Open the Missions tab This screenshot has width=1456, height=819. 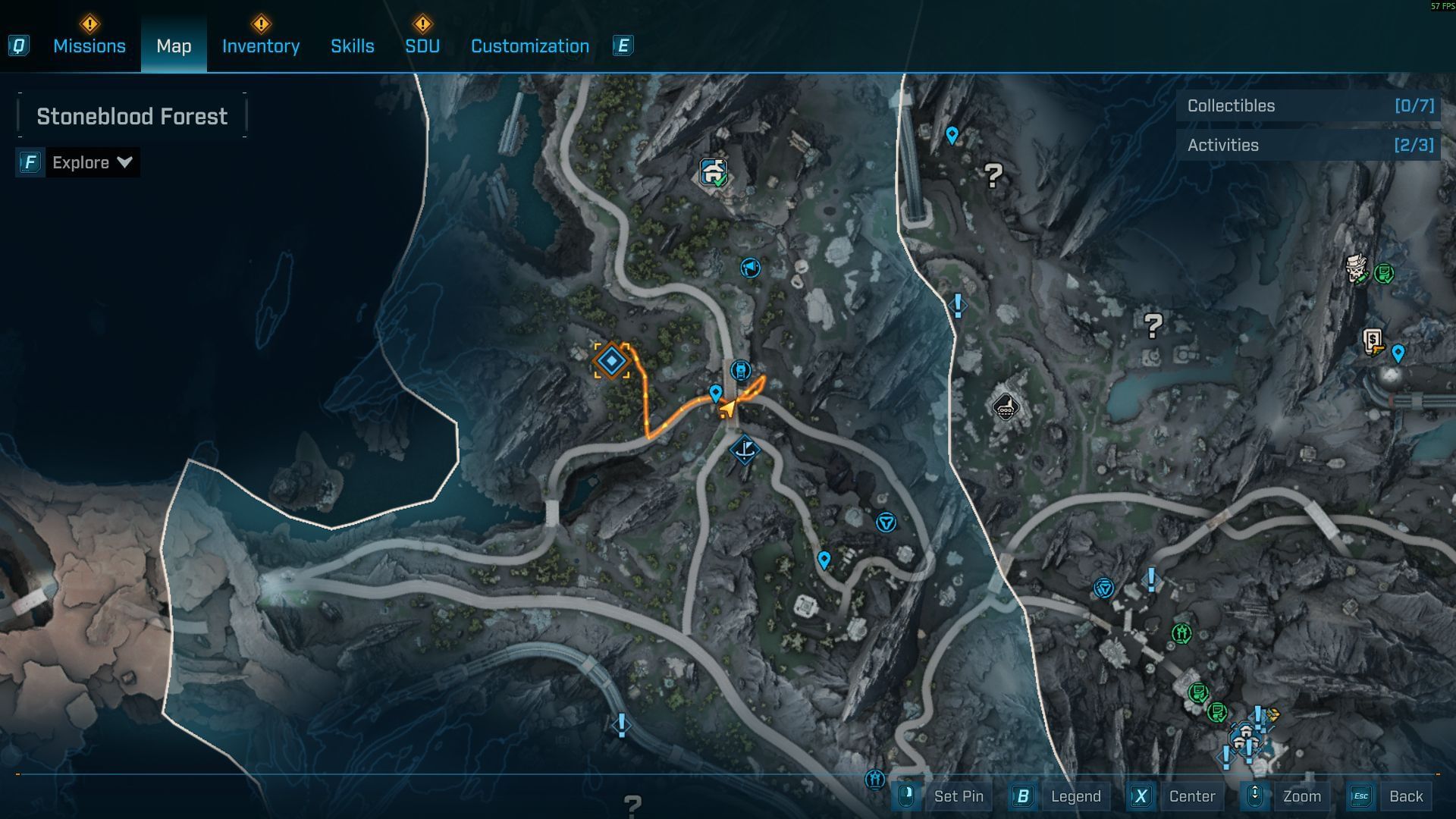[89, 46]
